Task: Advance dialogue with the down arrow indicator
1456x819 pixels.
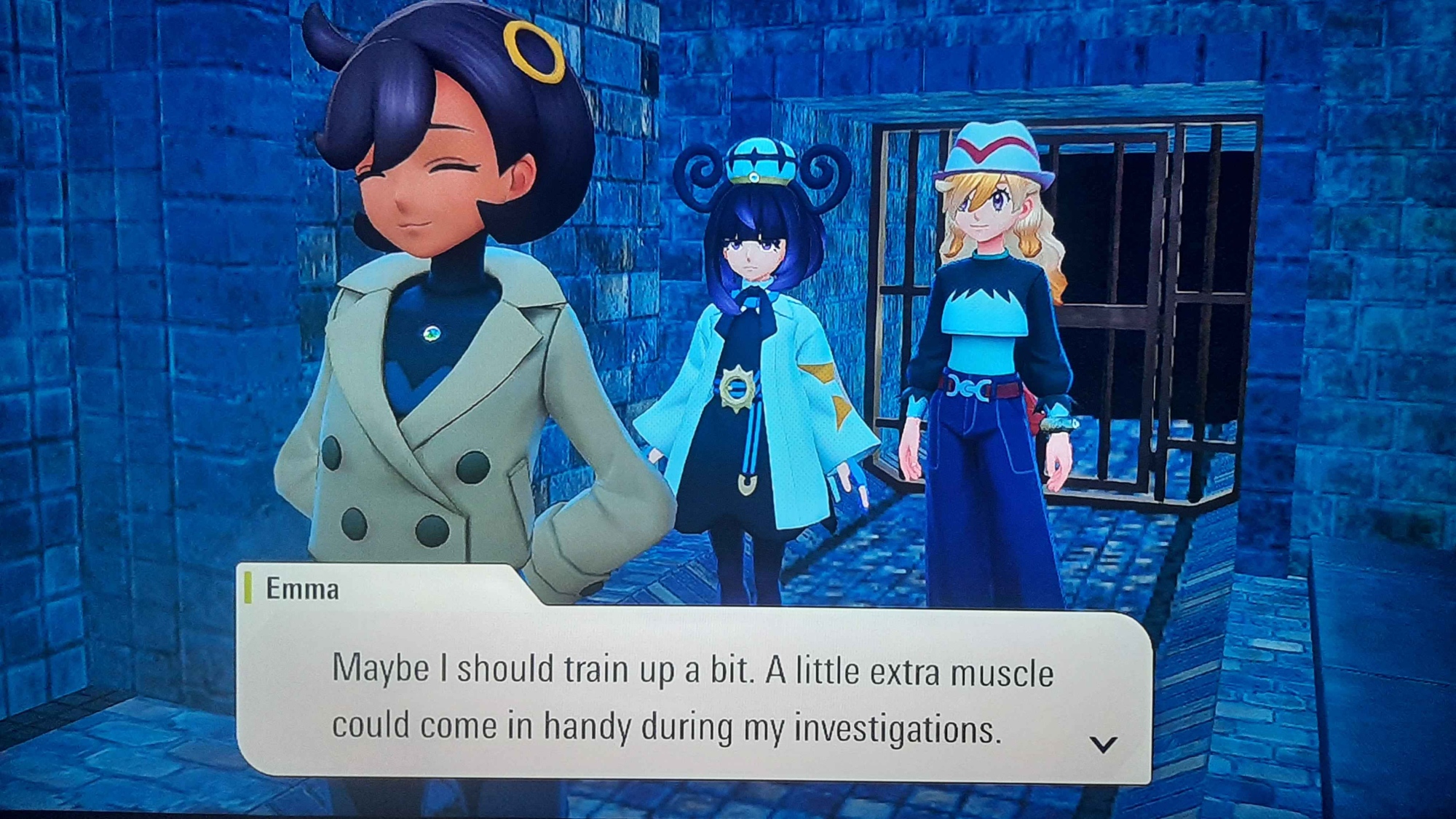Action: 1103,744
